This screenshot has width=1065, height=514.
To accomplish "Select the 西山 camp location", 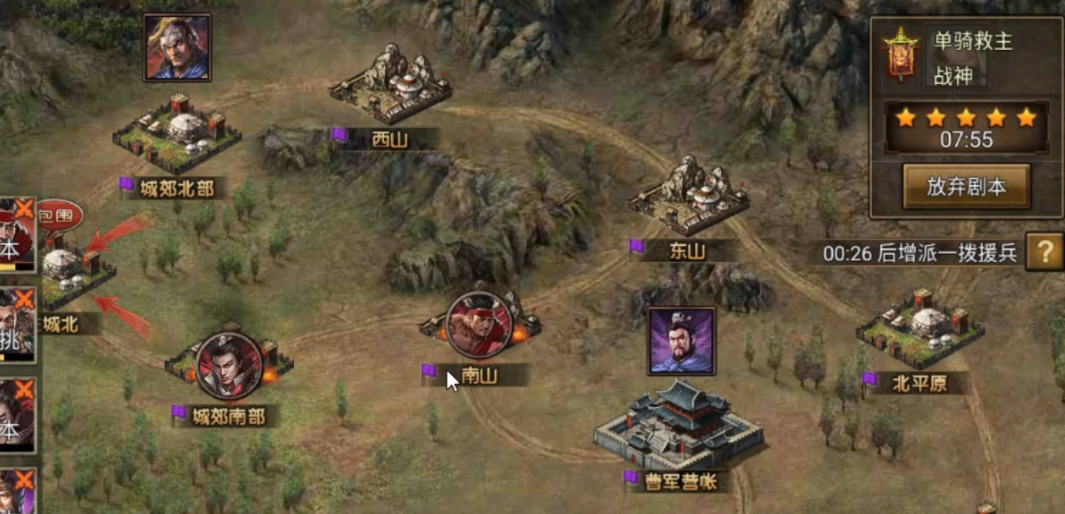I will coord(391,86).
